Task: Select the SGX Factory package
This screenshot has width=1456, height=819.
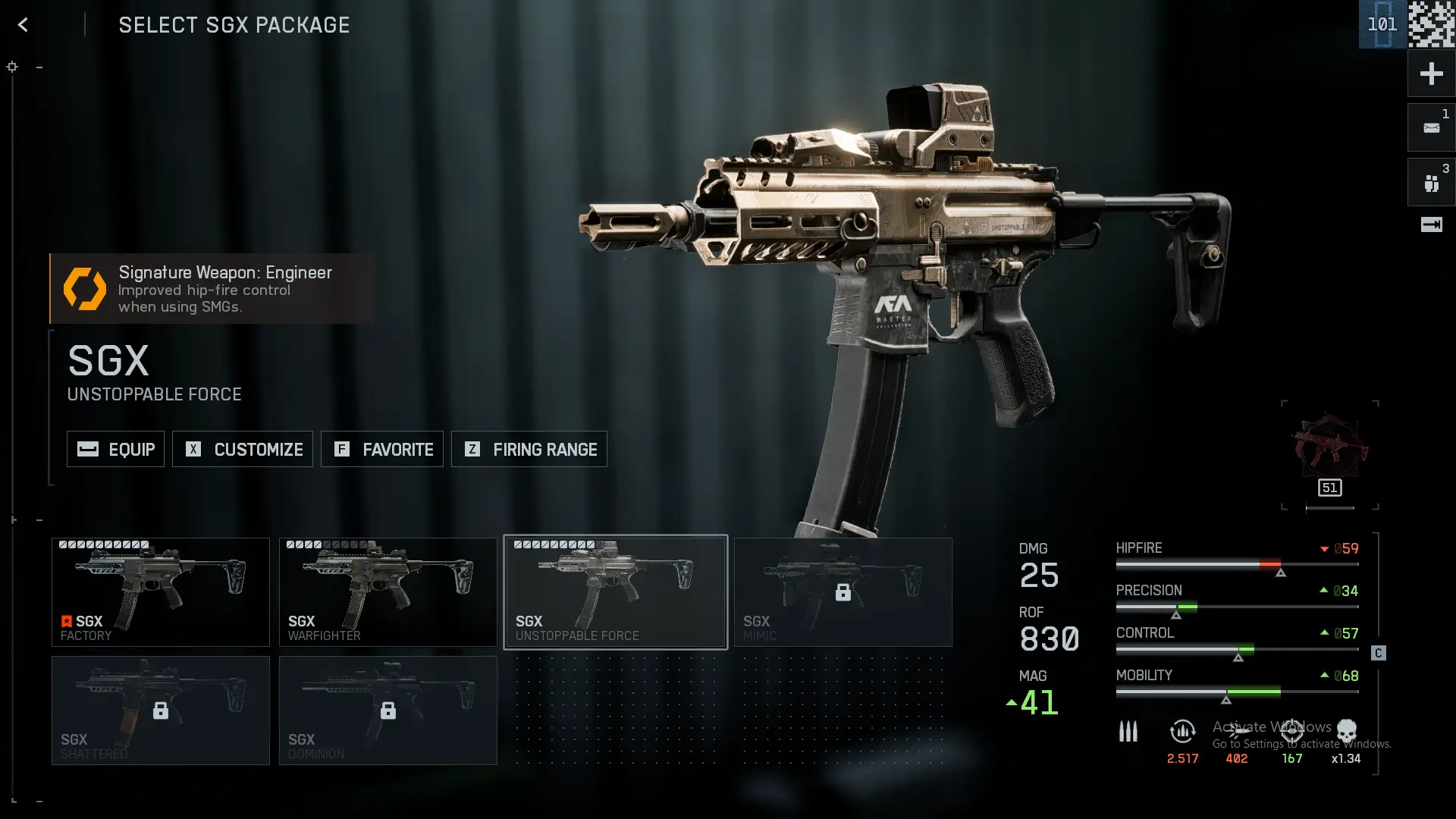Action: coord(160,592)
